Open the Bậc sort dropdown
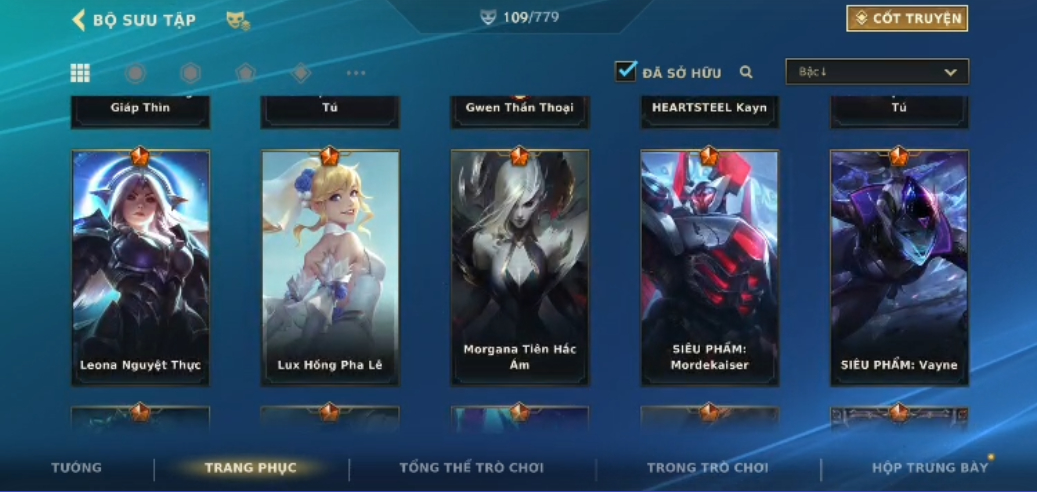This screenshot has width=1037, height=492. (x=877, y=72)
